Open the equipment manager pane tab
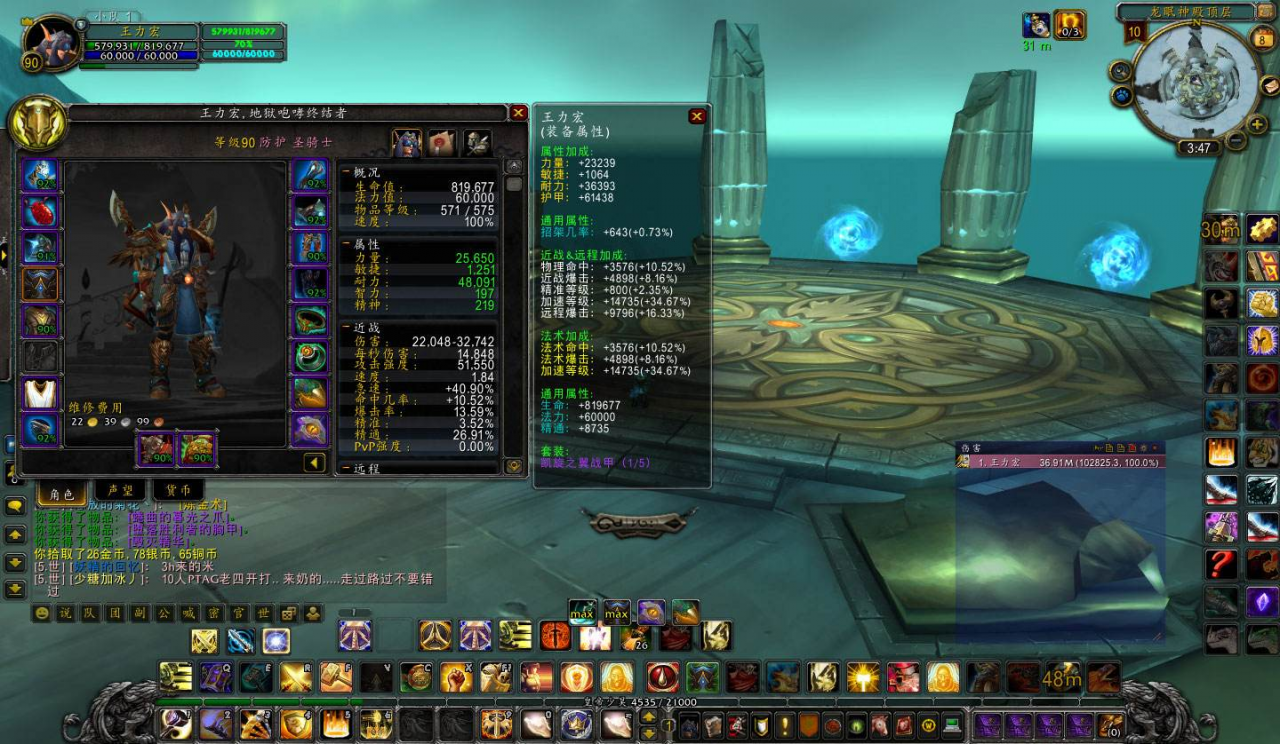Screen dimensions: 1280x744 (x=477, y=143)
